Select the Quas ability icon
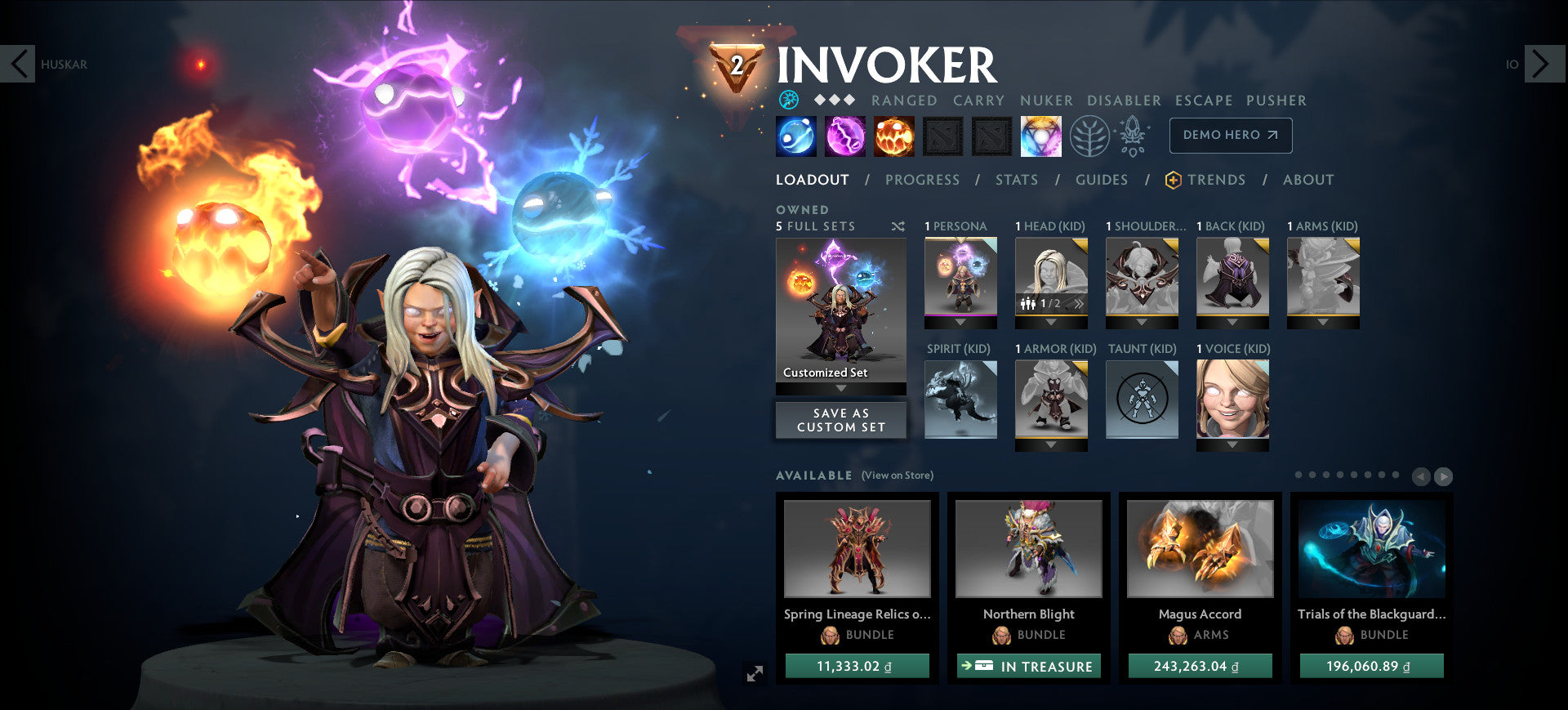The image size is (1568, 710). [x=796, y=136]
